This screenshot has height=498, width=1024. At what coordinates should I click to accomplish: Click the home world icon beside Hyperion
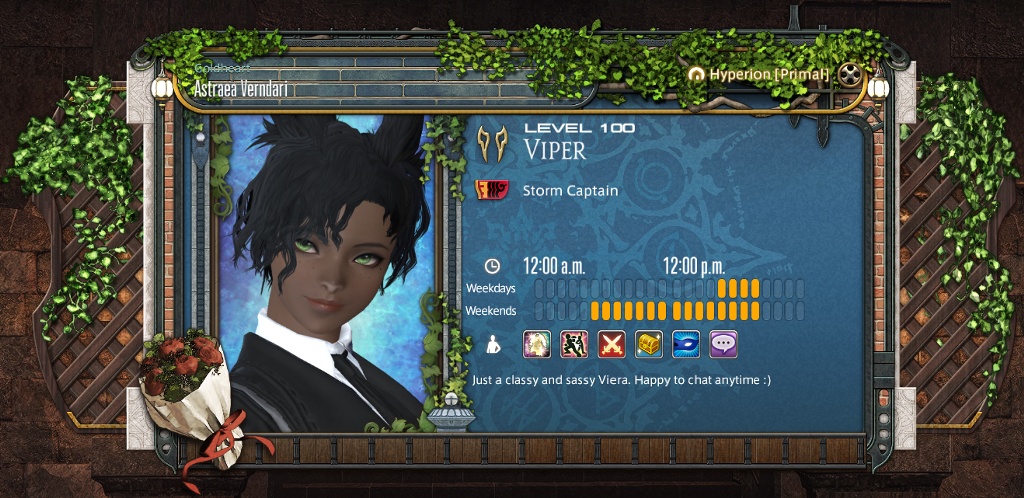tap(697, 75)
